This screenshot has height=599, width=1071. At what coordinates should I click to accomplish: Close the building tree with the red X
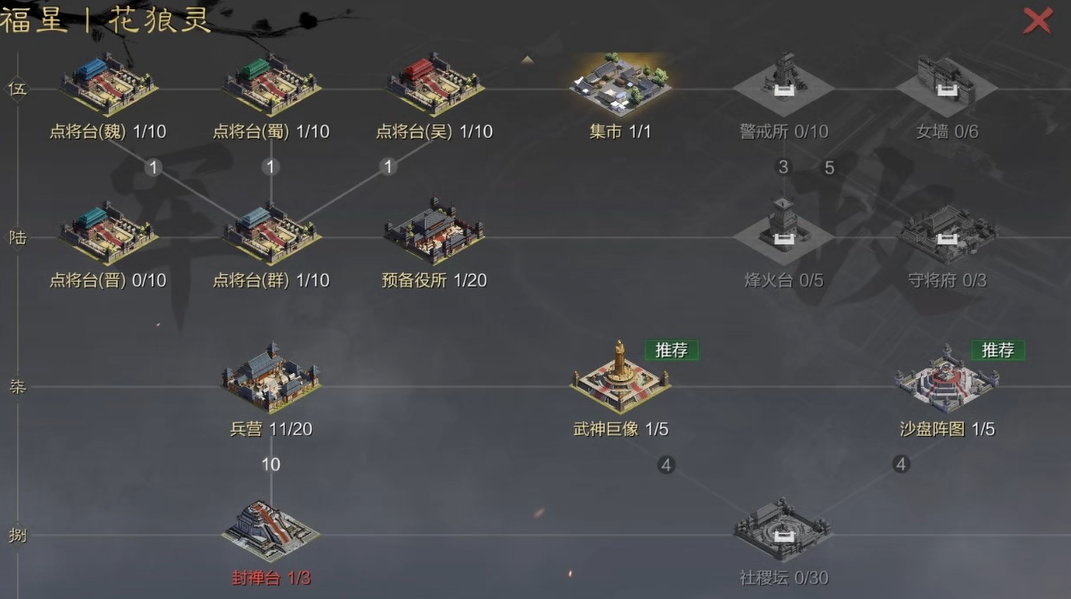click(1037, 20)
